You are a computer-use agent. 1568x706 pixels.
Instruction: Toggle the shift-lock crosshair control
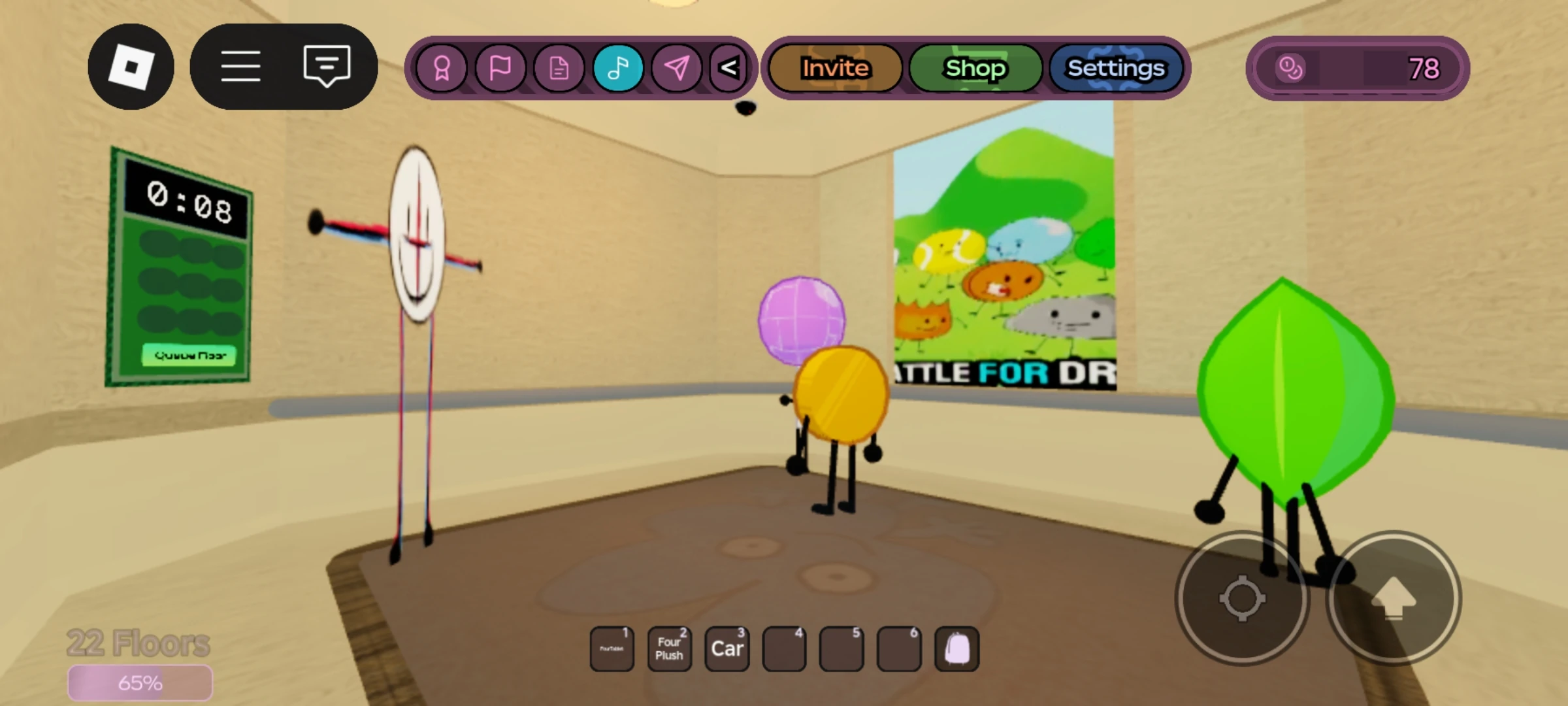(1242, 597)
